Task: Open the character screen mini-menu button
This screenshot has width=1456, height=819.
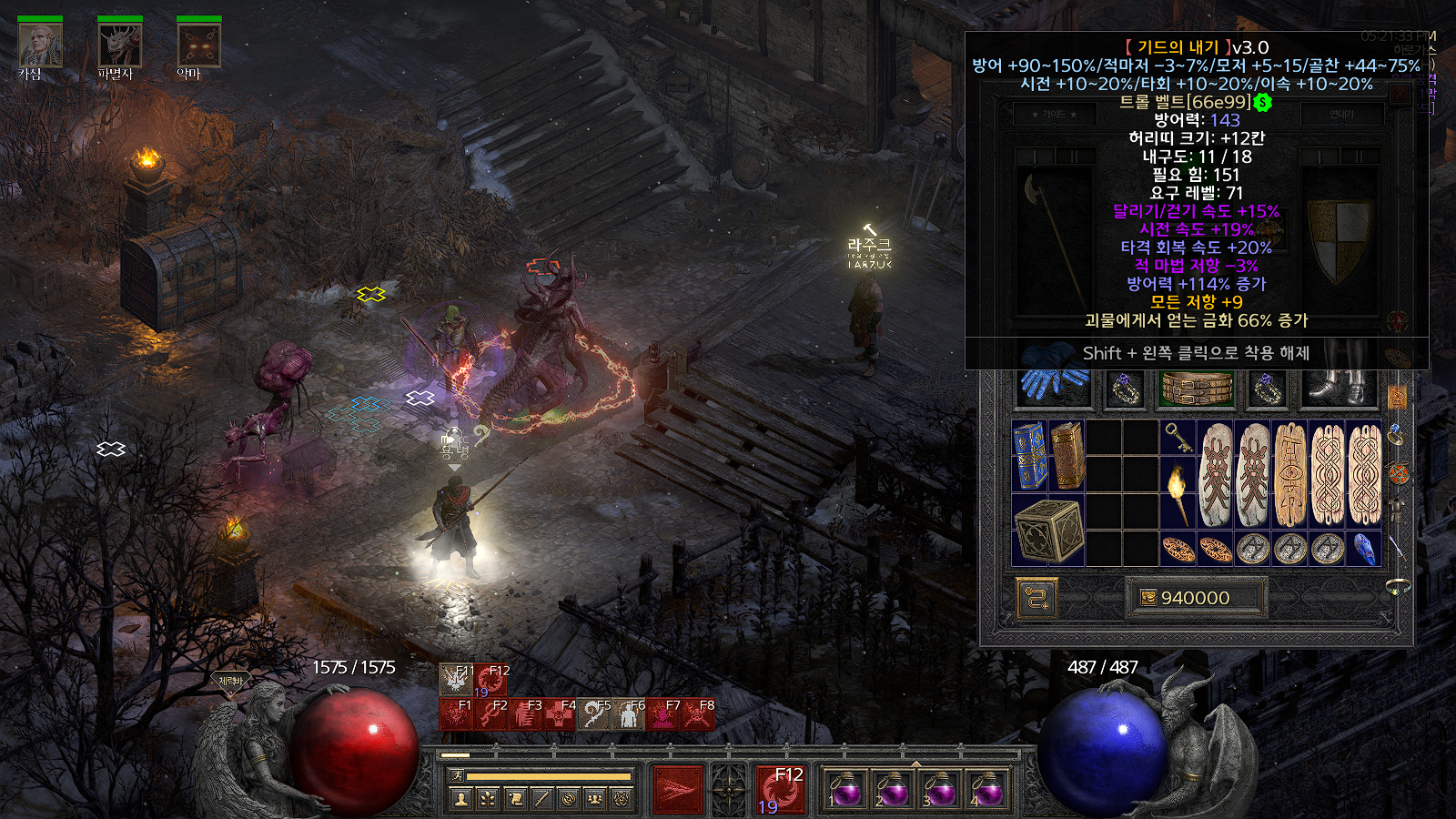Action: coord(461,799)
